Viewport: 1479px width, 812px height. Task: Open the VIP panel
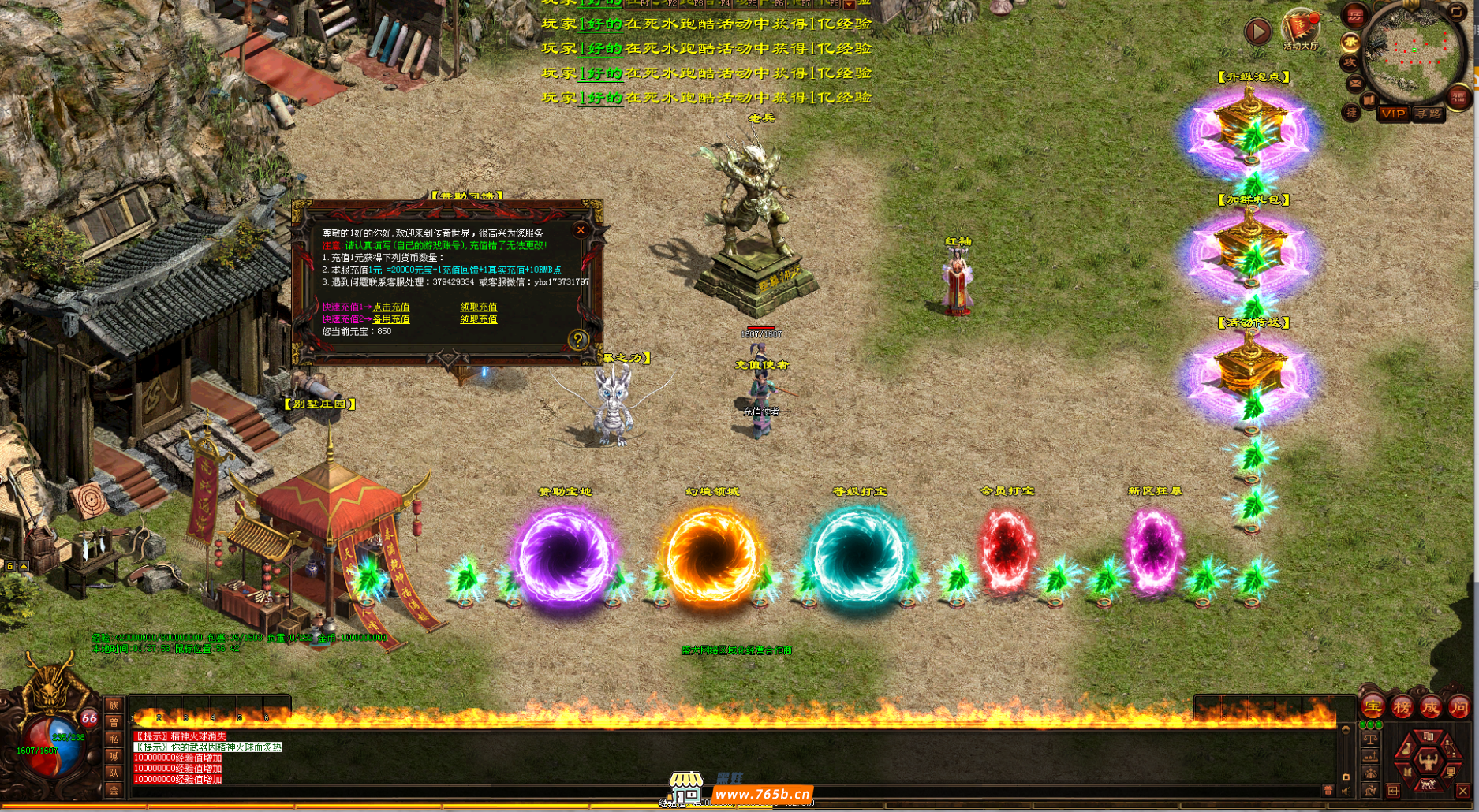[1393, 114]
